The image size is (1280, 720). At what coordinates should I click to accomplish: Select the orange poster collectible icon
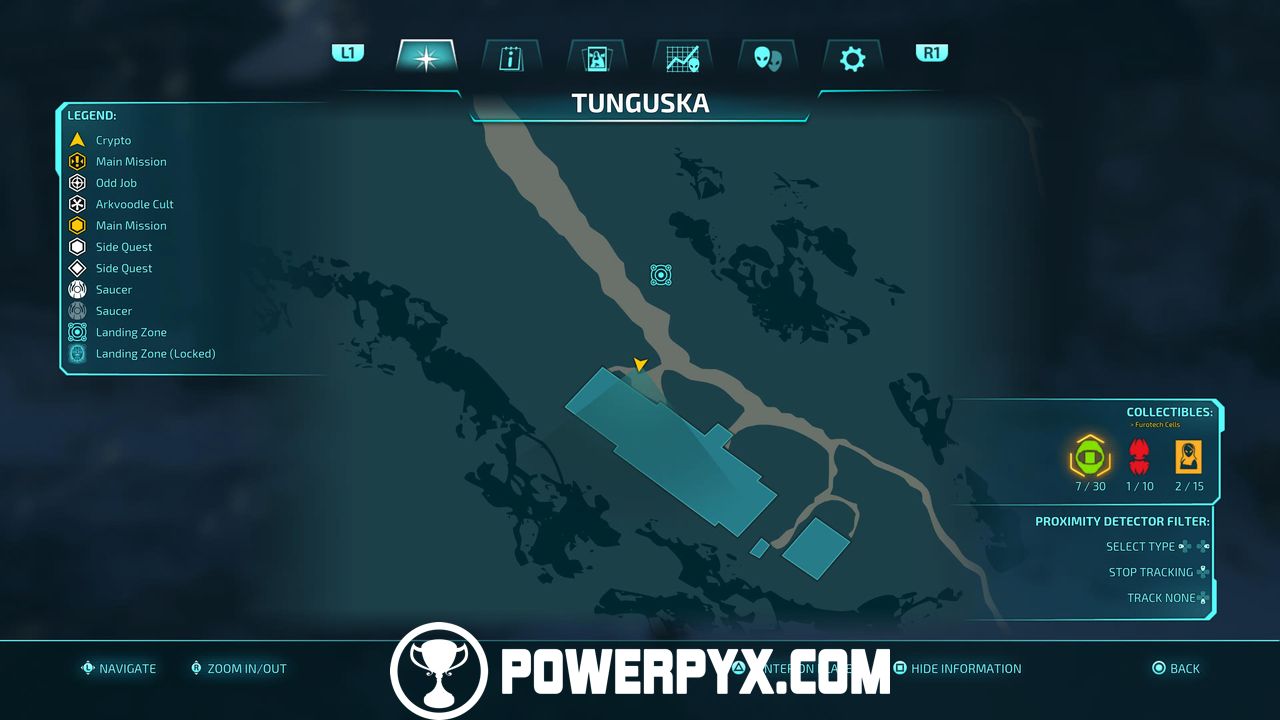(1188, 458)
